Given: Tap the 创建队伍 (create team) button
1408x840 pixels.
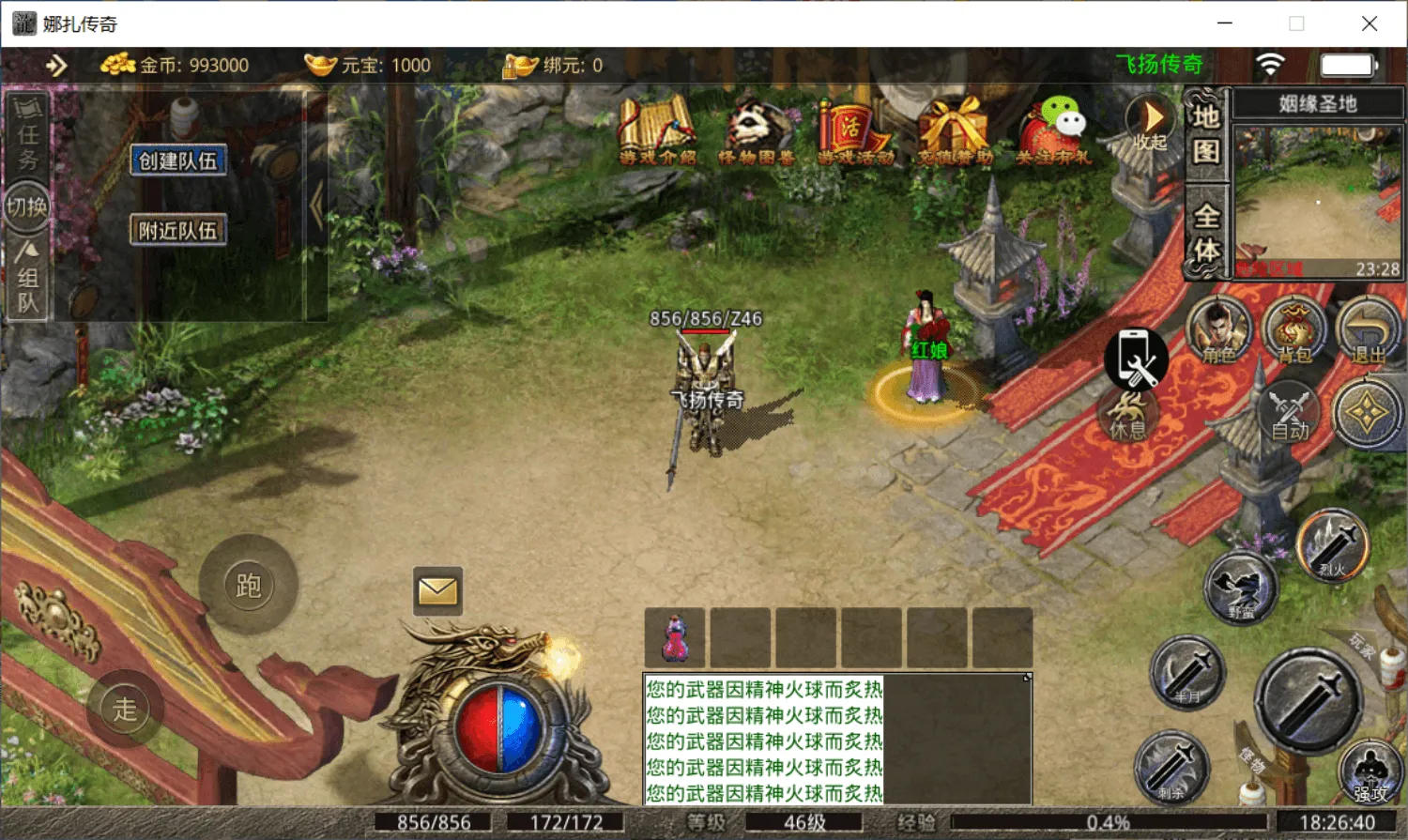Looking at the screenshot, I should pyautogui.click(x=177, y=160).
